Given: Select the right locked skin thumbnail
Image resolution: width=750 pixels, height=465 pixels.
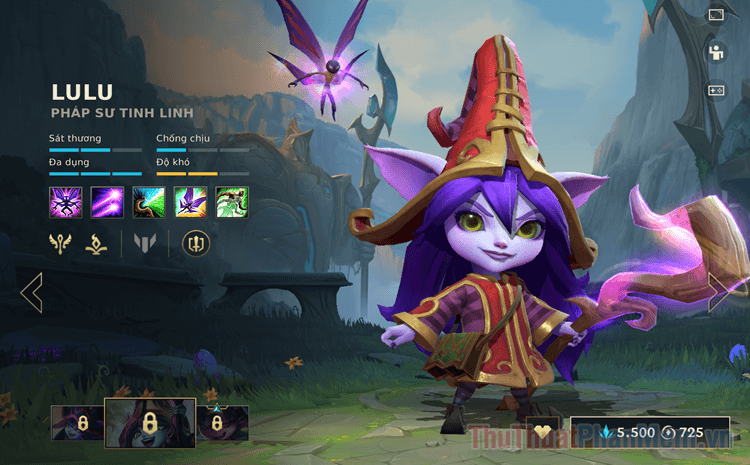Looking at the screenshot, I should [x=223, y=423].
